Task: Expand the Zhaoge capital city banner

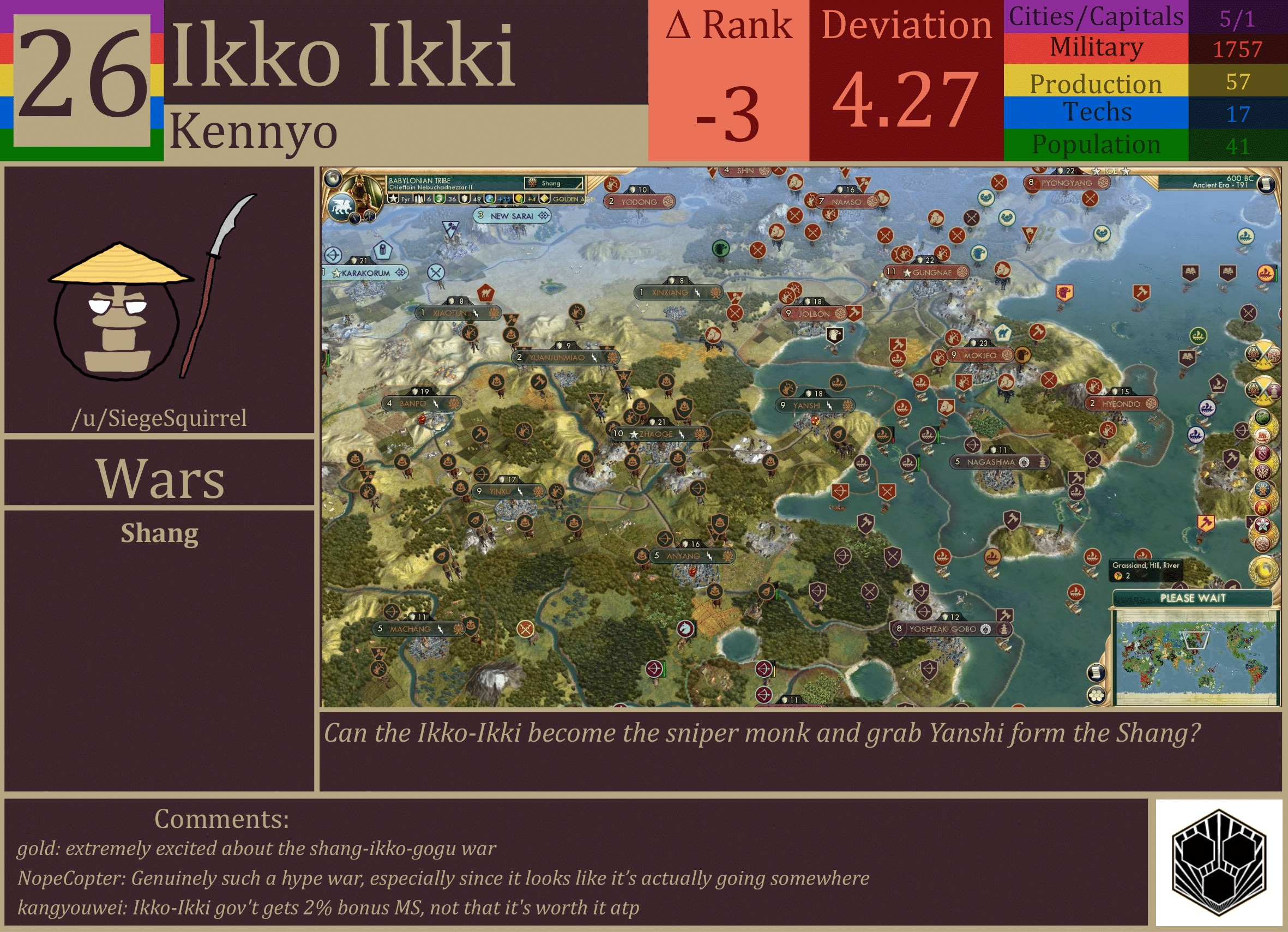Action: [x=659, y=434]
